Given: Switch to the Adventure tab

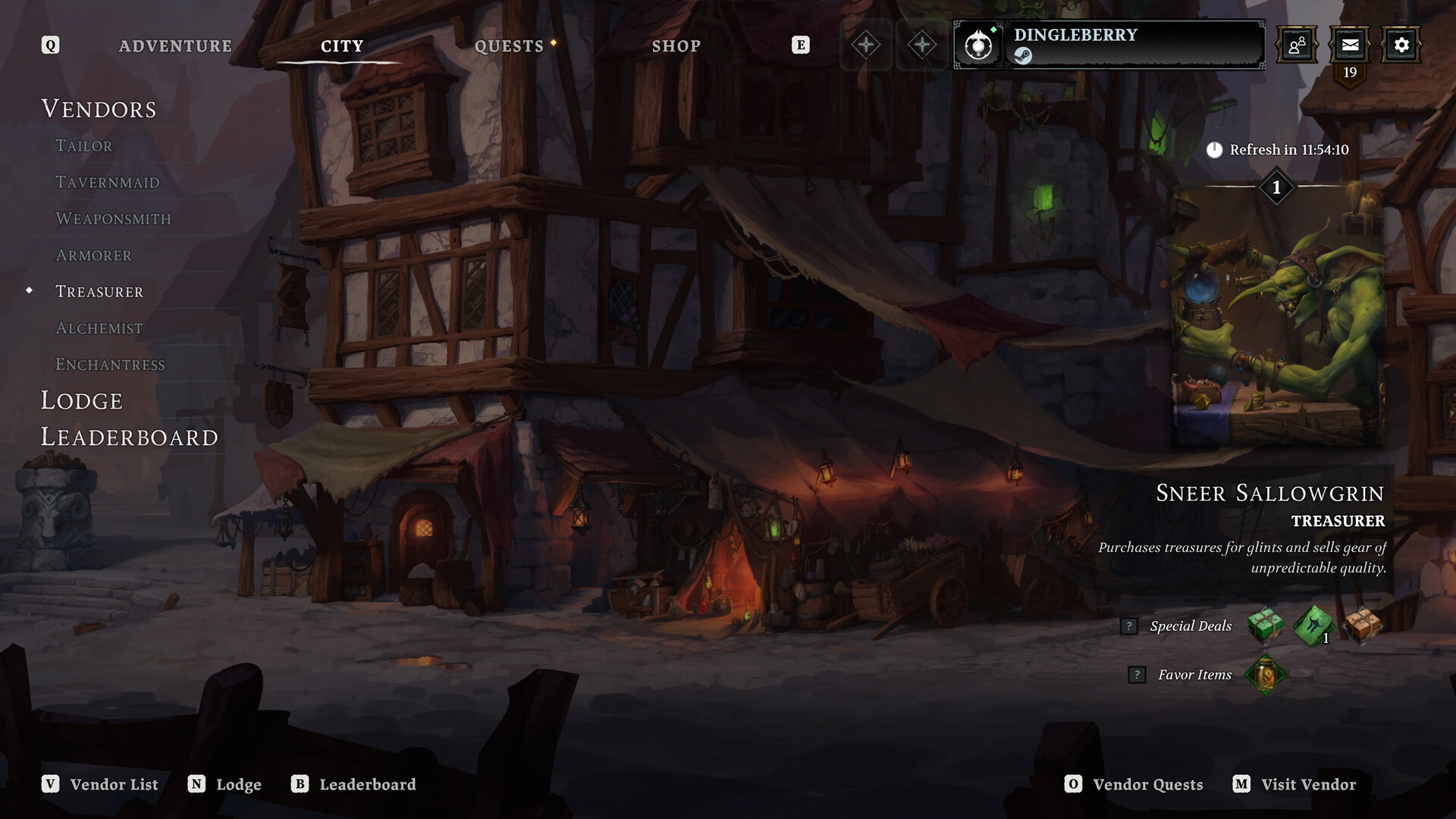Looking at the screenshot, I should click(x=175, y=46).
